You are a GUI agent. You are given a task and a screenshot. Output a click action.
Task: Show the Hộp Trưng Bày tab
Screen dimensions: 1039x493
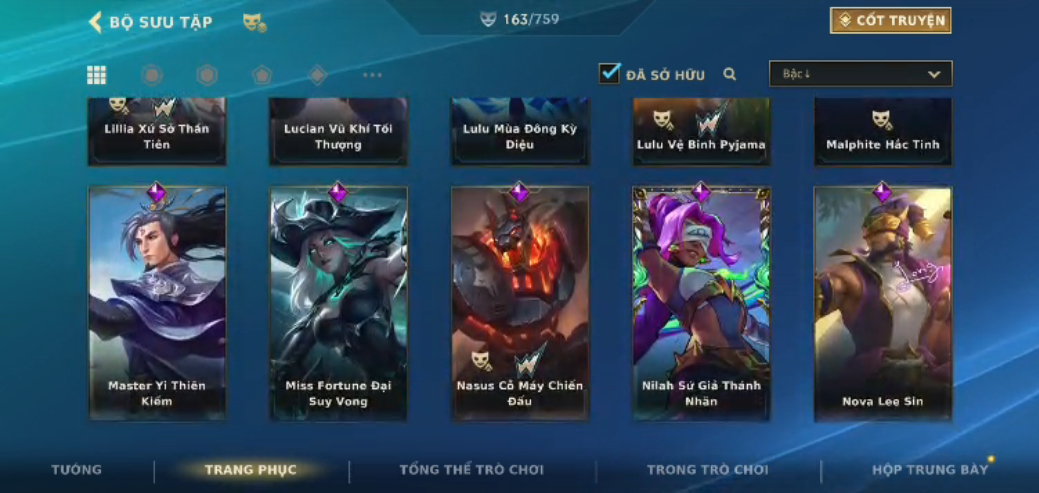coord(929,470)
